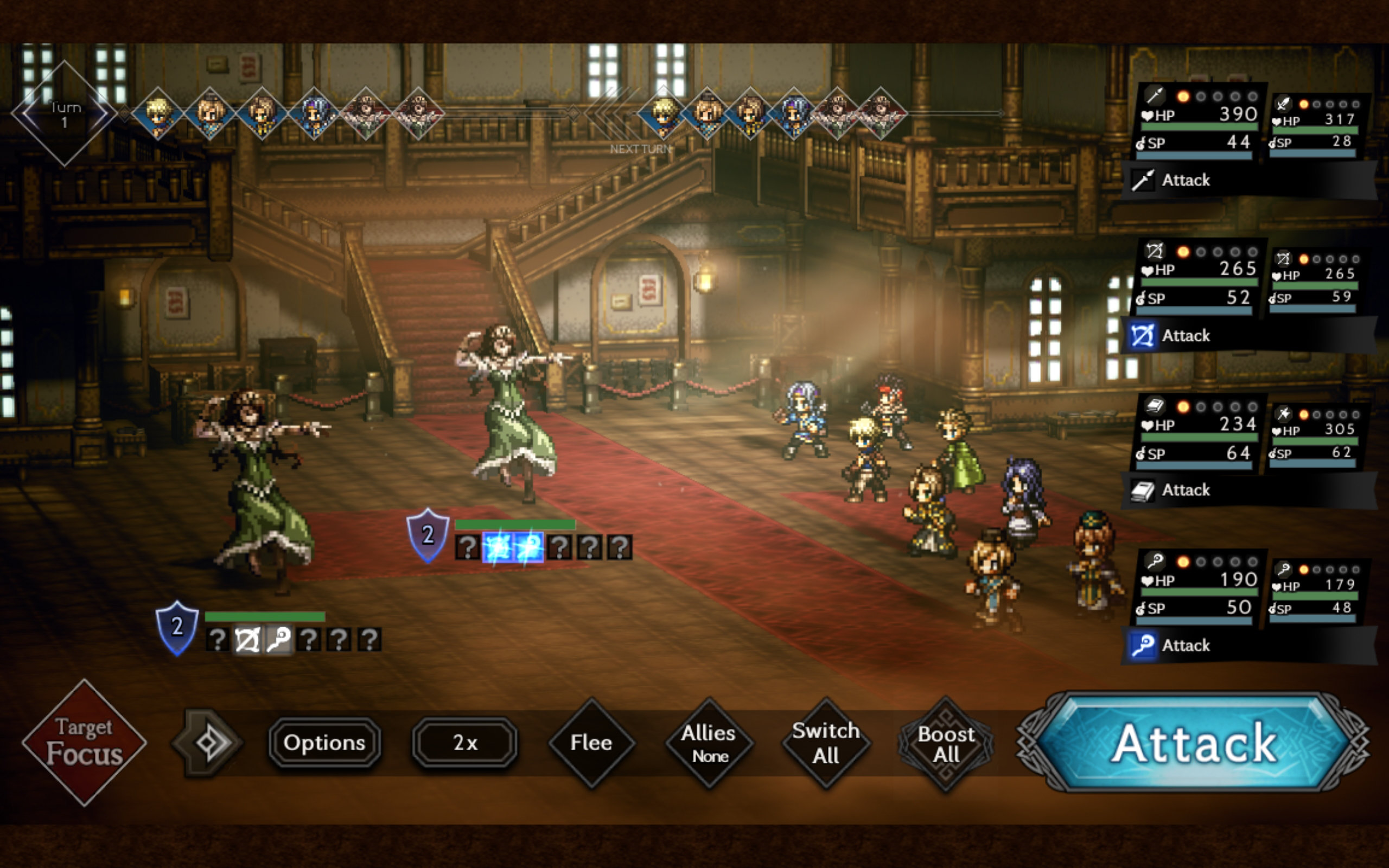The image size is (1389, 868).
Task: Choose Switch All for the party
Action: [826, 743]
